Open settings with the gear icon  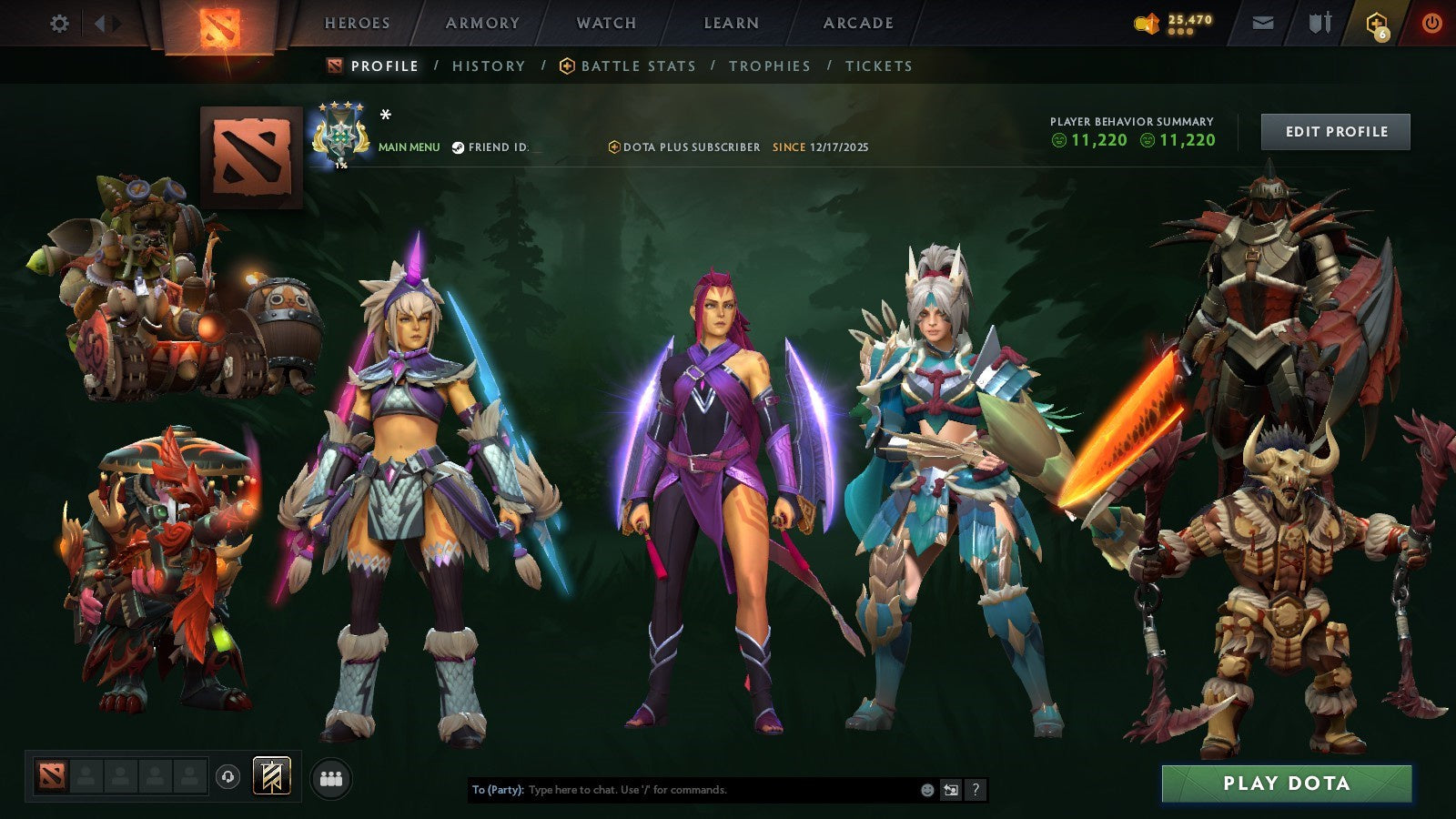pos(59,22)
